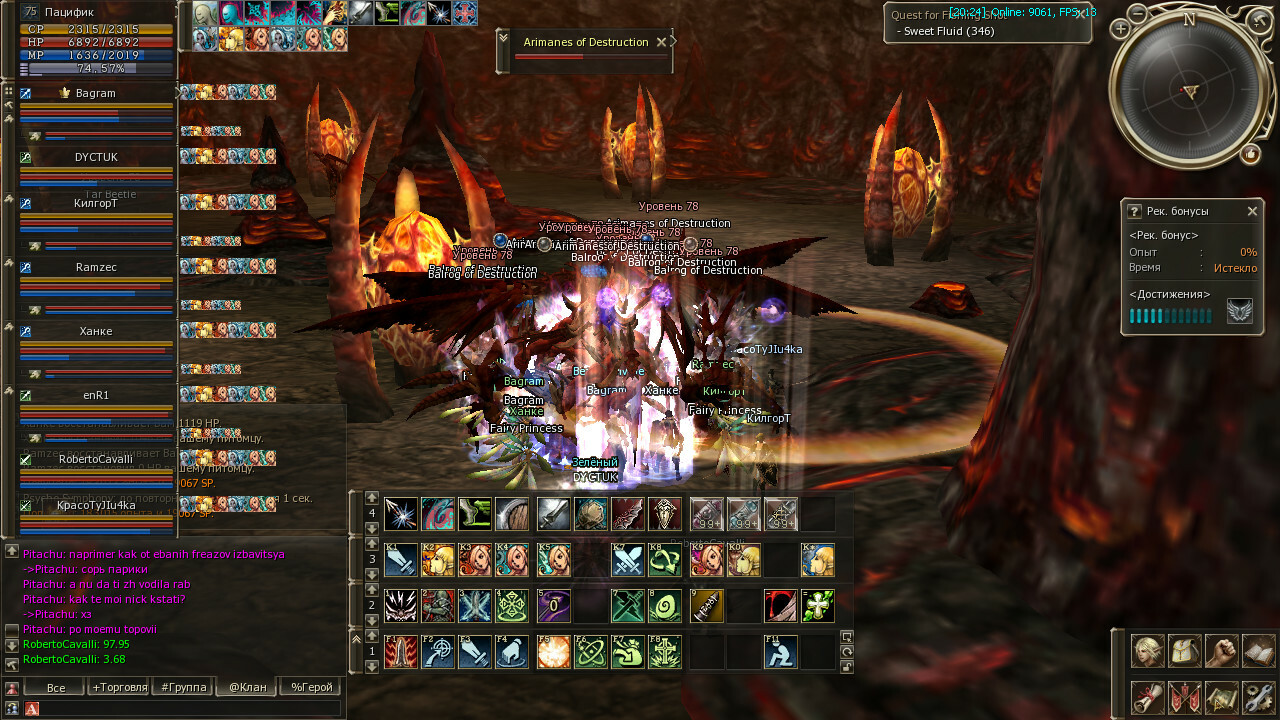Target party member DYCTUK in party list
The image size is (1280, 720).
96,157
